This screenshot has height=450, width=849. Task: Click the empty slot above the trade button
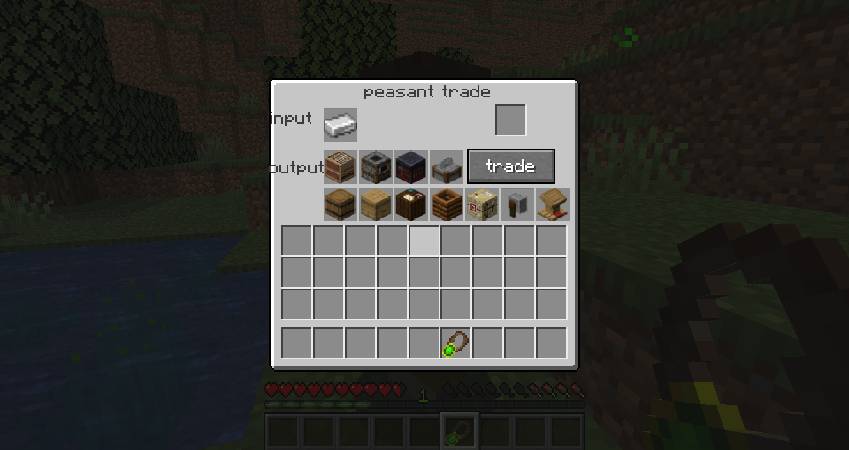pos(510,120)
